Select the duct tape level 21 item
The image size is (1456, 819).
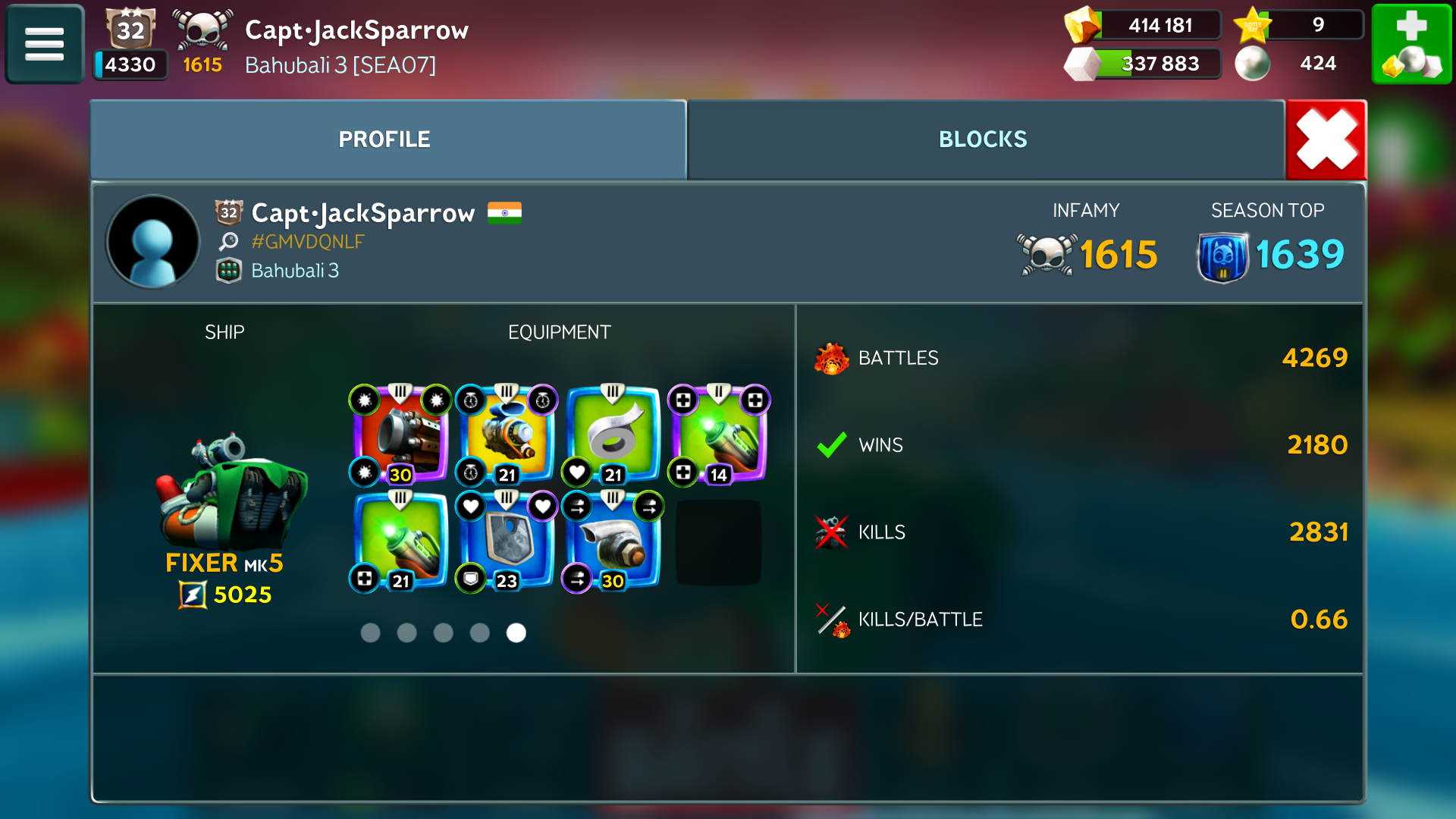coord(613,435)
